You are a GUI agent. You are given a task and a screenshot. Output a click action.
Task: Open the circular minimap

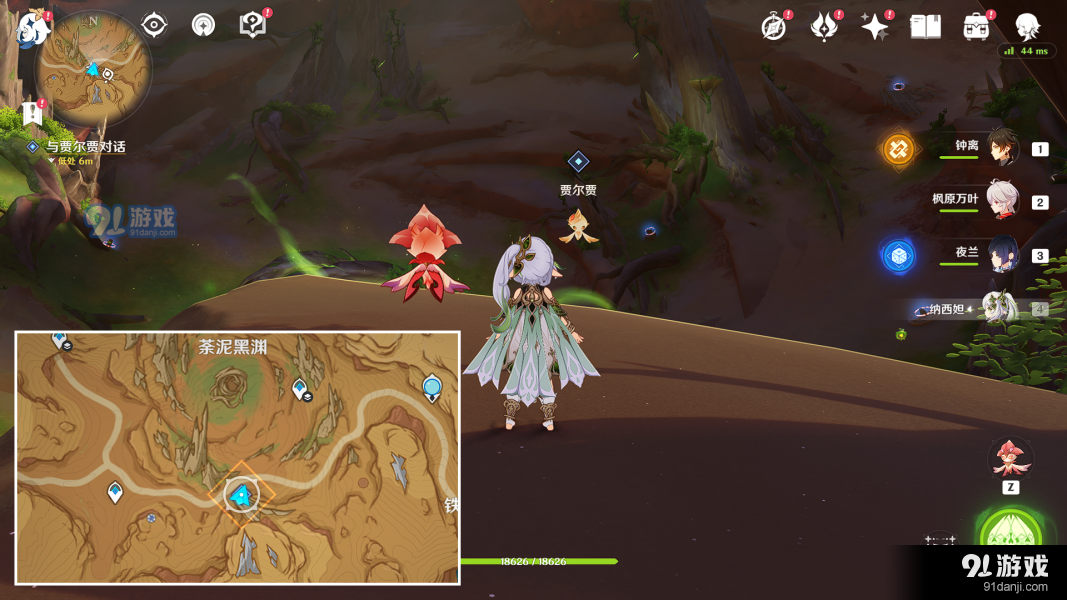point(93,73)
